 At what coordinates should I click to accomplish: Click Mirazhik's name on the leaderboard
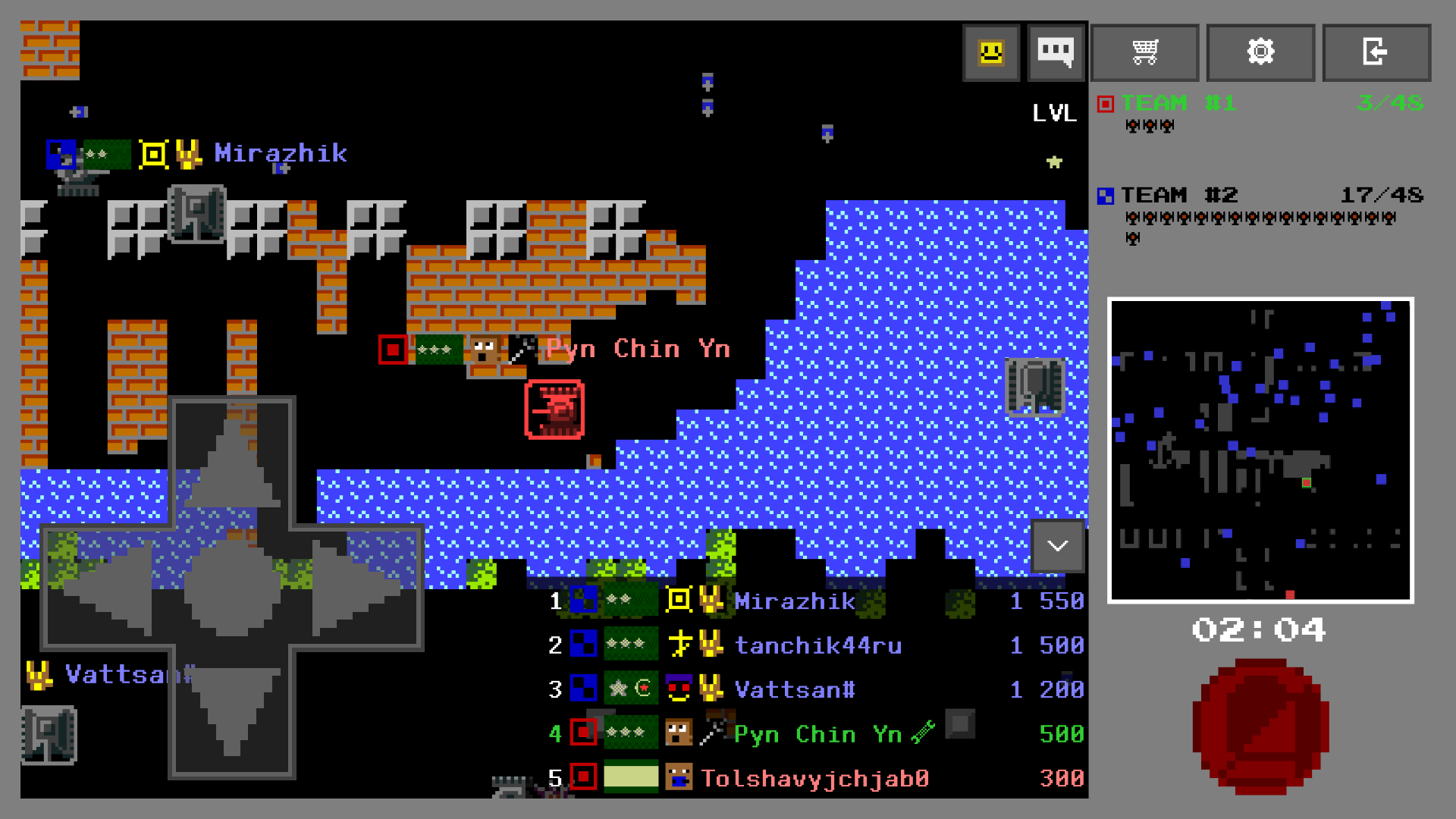point(793,601)
